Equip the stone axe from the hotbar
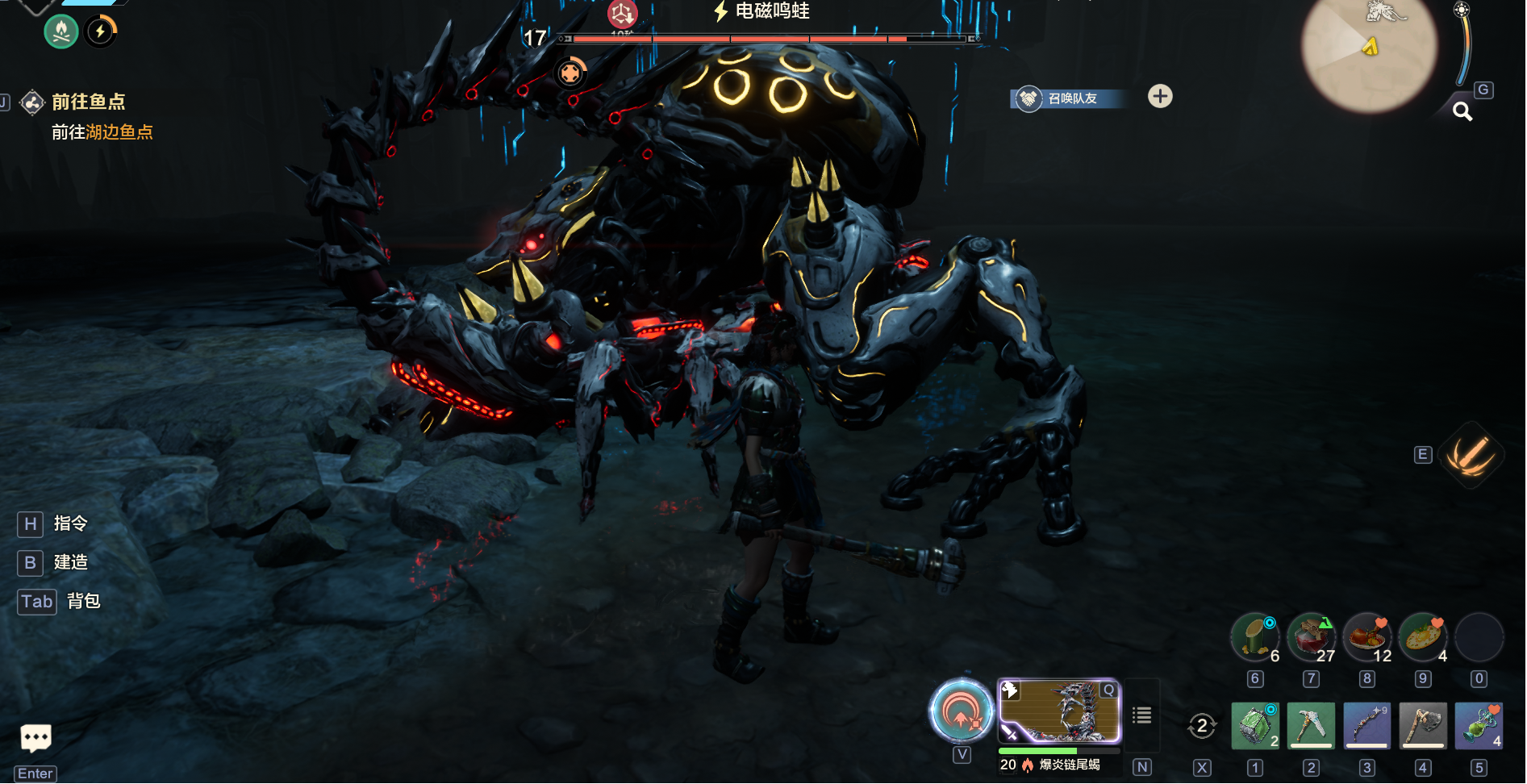This screenshot has width=1527, height=784. click(x=1423, y=725)
